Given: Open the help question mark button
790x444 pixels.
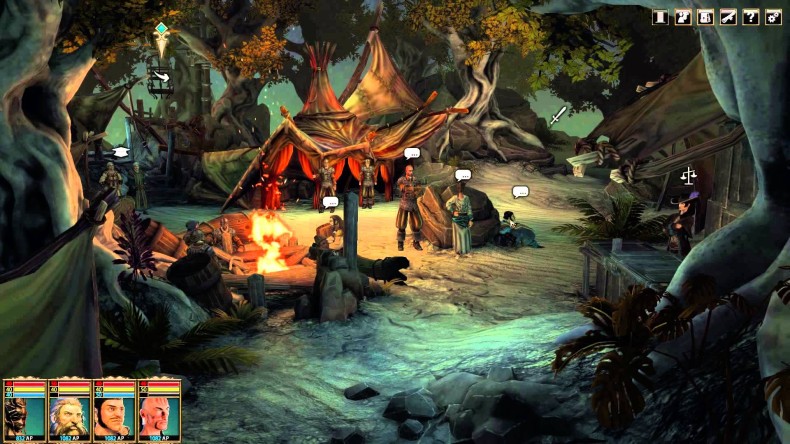Looking at the screenshot, I should tap(750, 17).
